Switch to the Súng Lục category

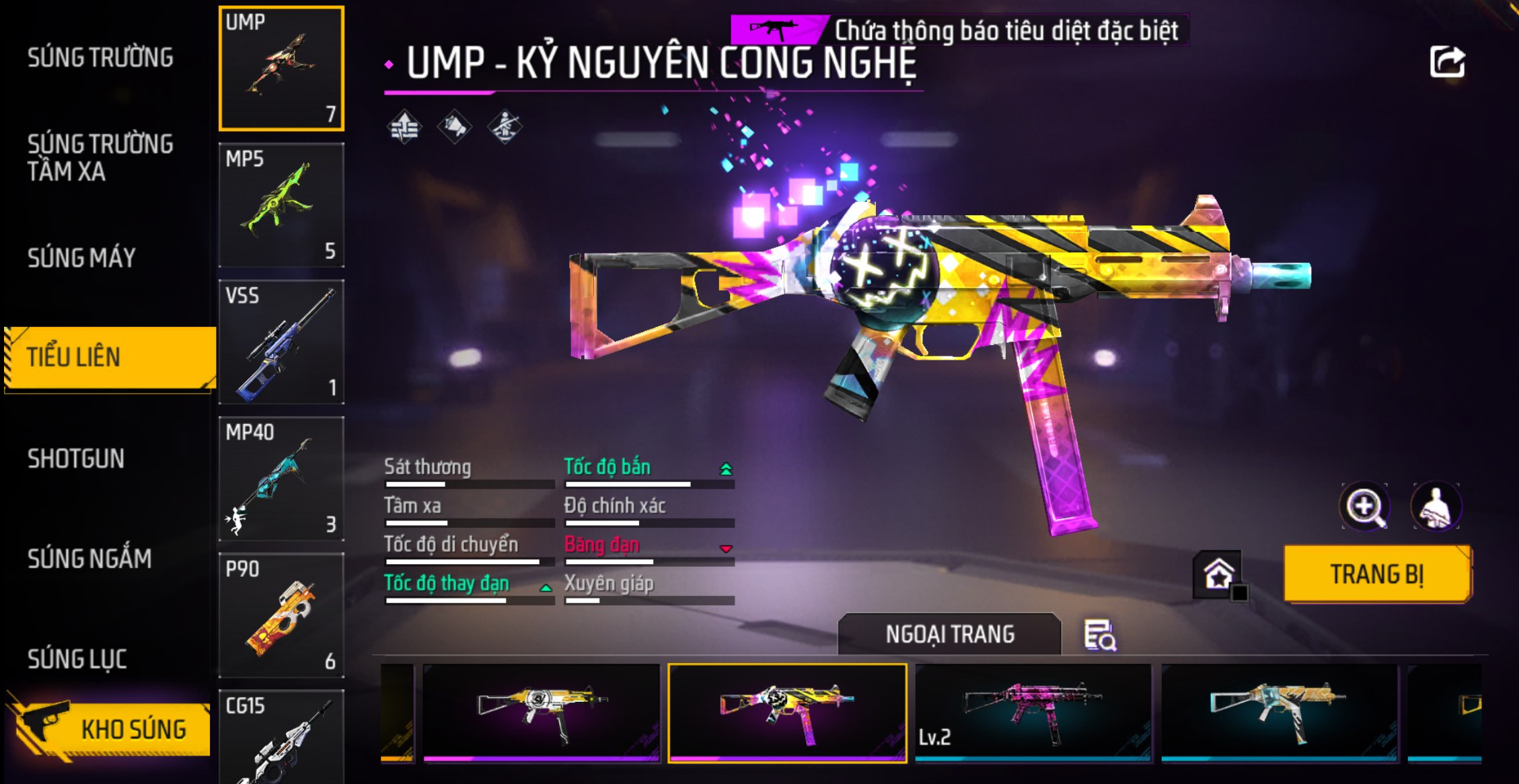[x=77, y=659]
